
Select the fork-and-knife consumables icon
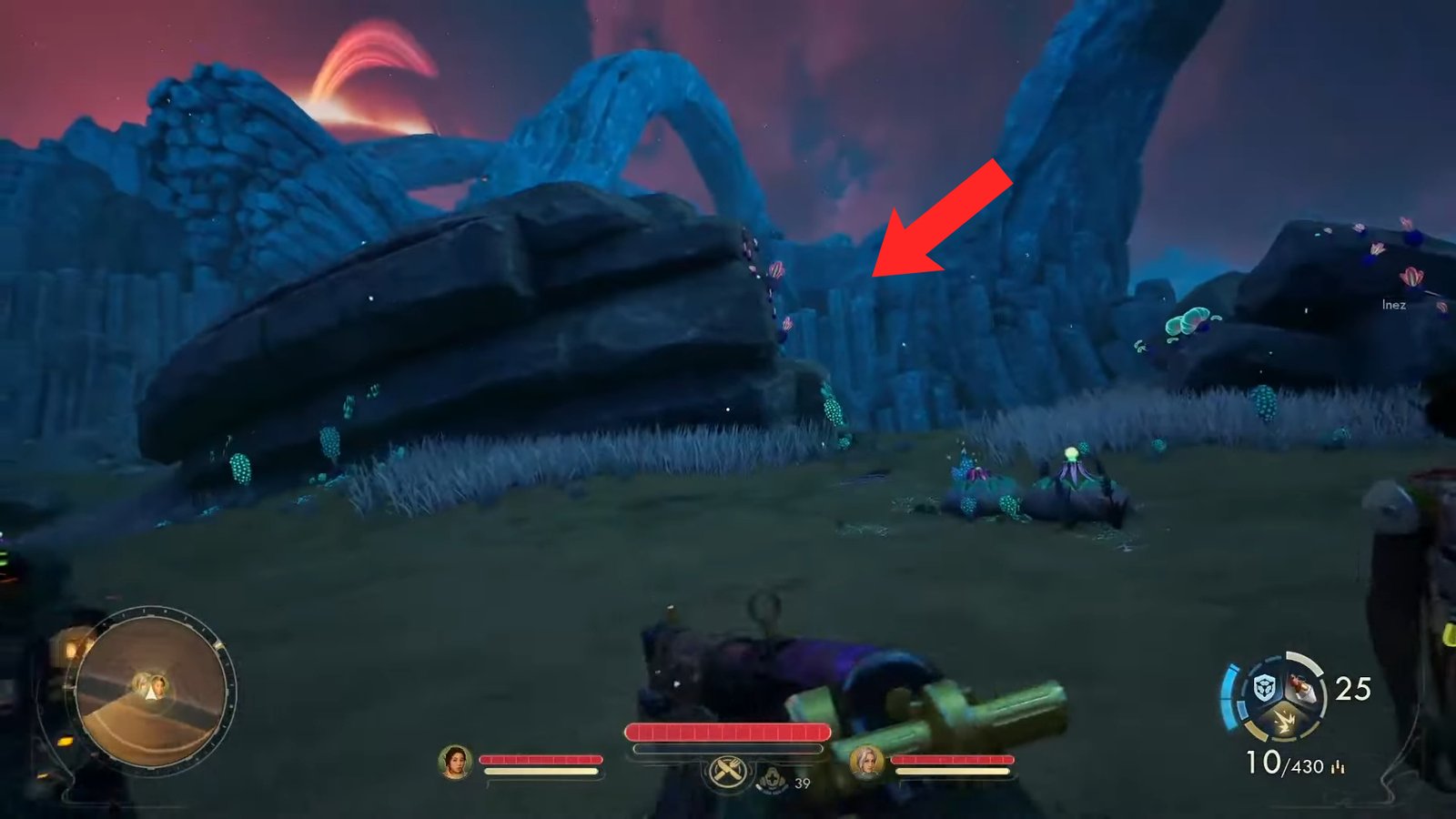(726, 773)
